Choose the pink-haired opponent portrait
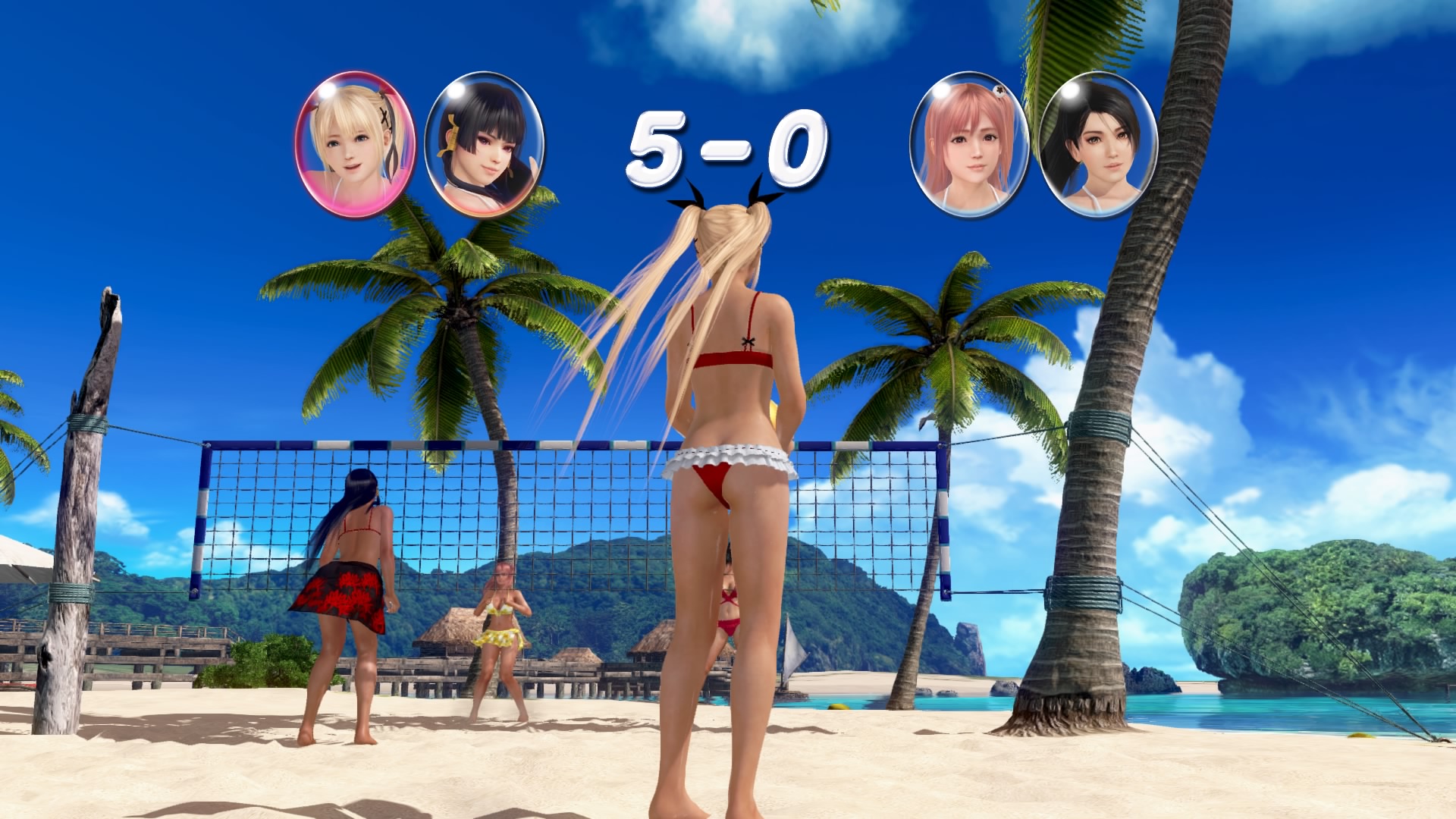 pos(969,144)
